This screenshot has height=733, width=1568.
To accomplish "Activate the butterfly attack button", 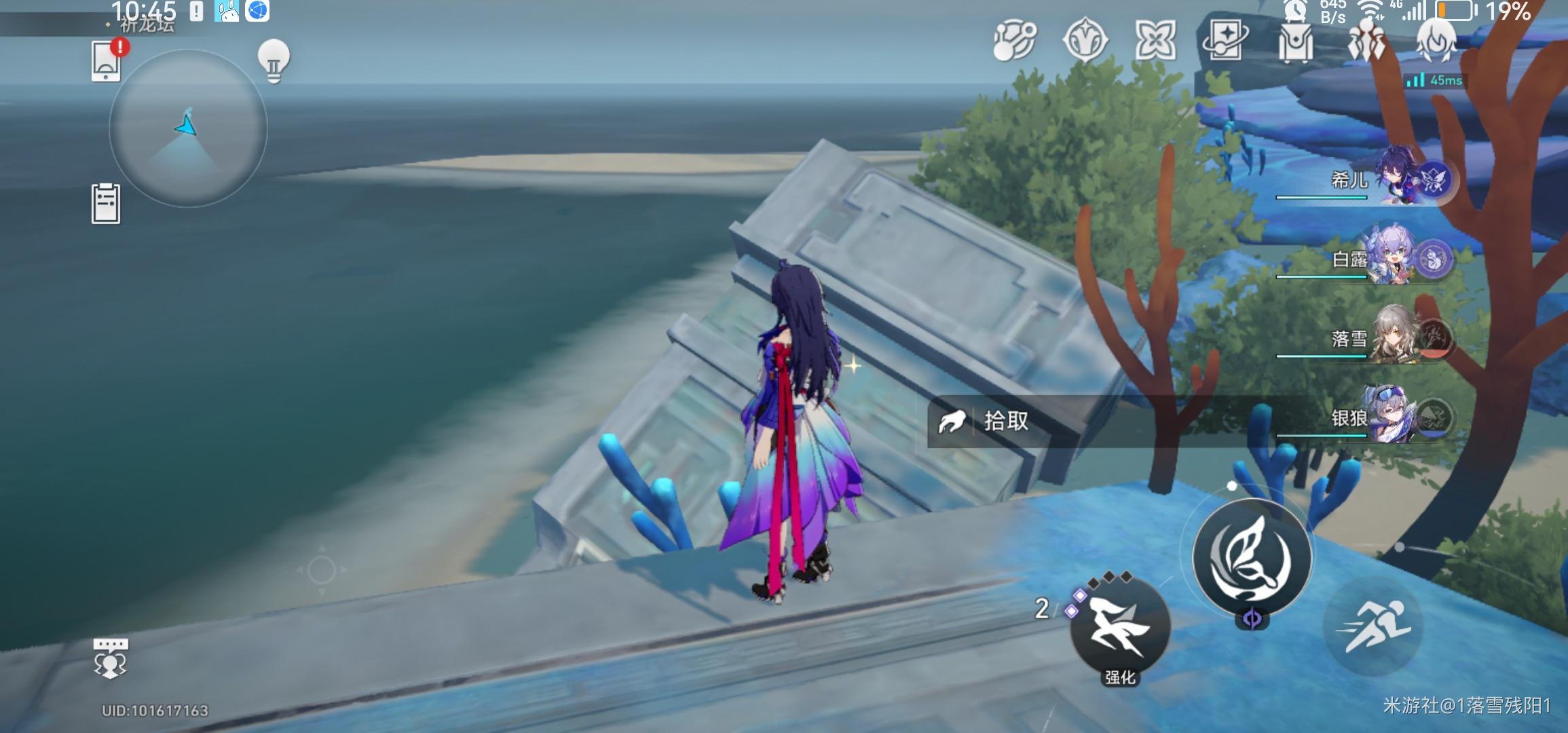I will (1252, 557).
